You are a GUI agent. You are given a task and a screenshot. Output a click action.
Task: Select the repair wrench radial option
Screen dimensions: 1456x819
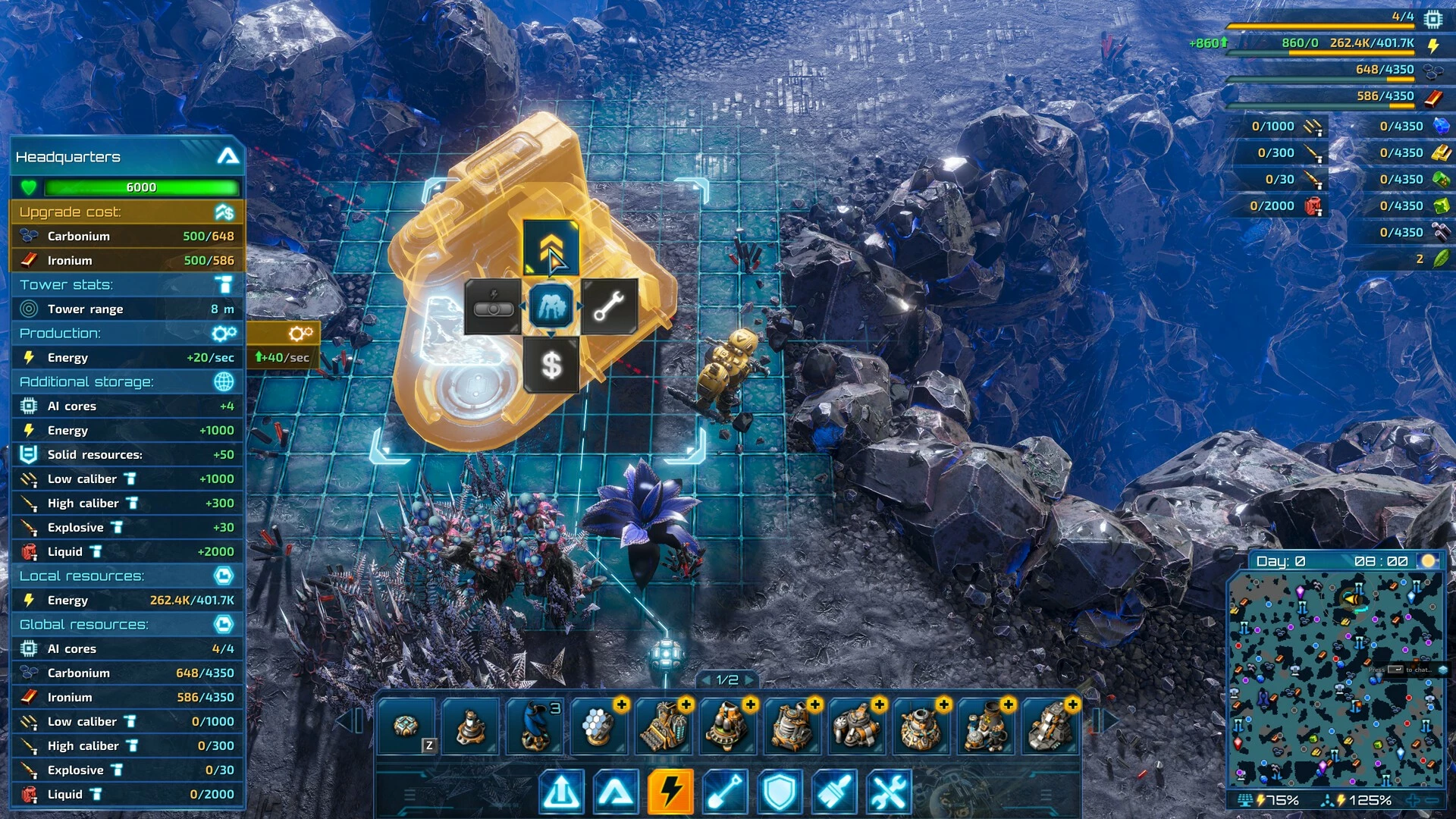tap(609, 306)
